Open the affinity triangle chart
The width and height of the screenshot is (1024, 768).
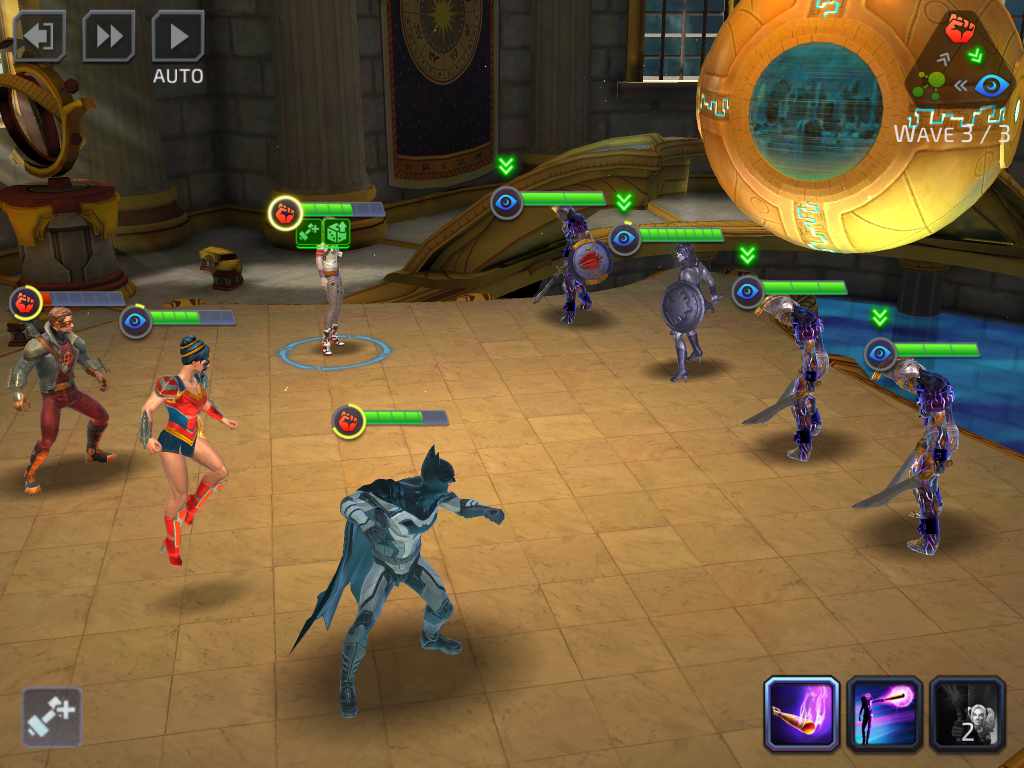coord(961,60)
